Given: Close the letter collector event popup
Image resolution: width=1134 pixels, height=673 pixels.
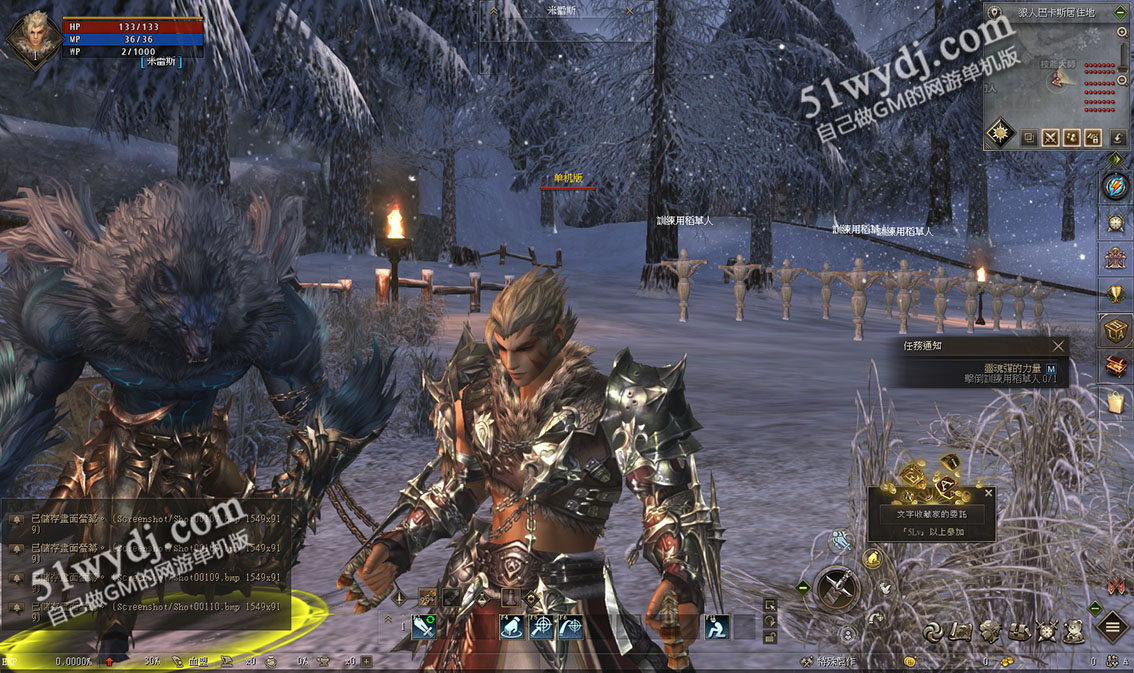Looking at the screenshot, I should pyautogui.click(x=989, y=493).
